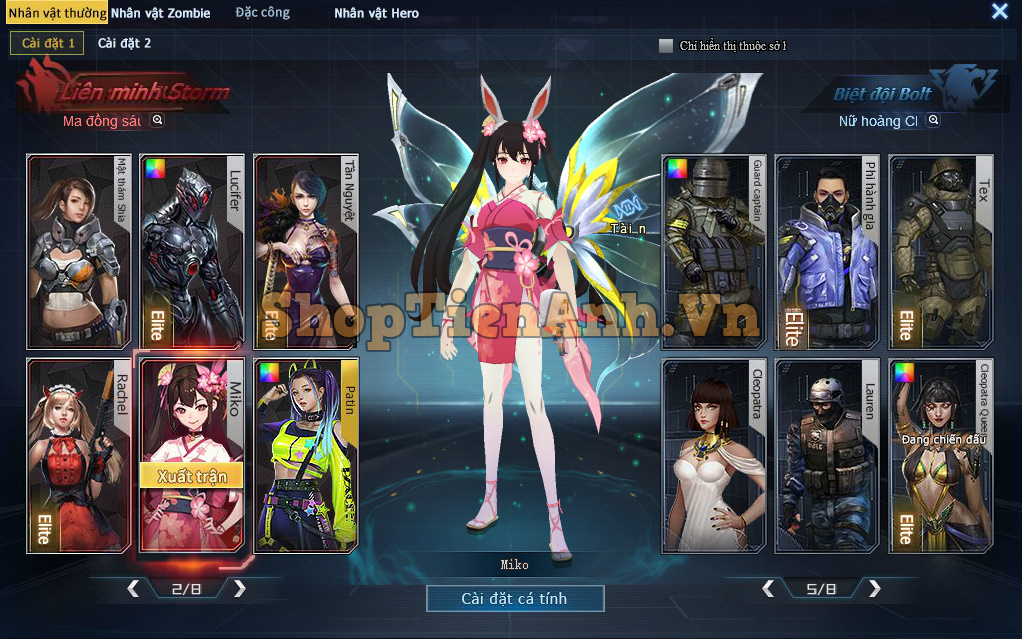This screenshot has width=1022, height=639.
Task: Pick the Rachel character card
Action: coord(78,455)
